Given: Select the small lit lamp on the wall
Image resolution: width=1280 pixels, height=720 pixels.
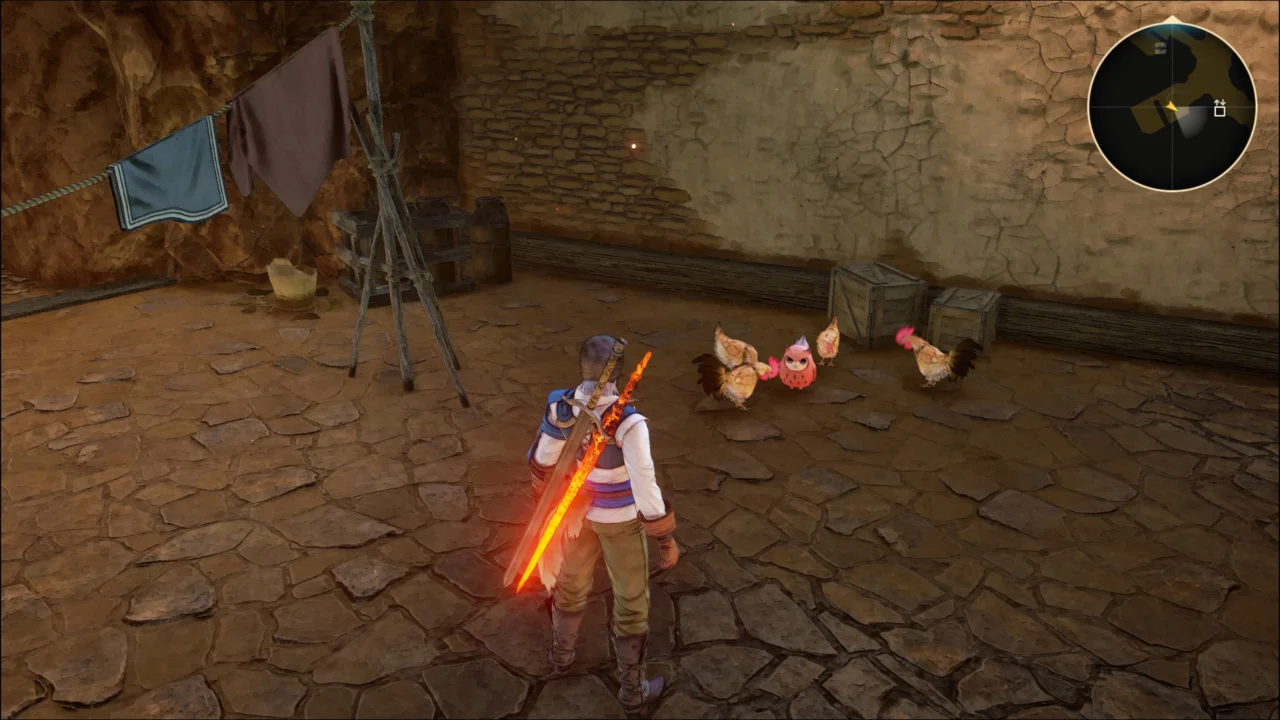Looking at the screenshot, I should pyautogui.click(x=634, y=146).
